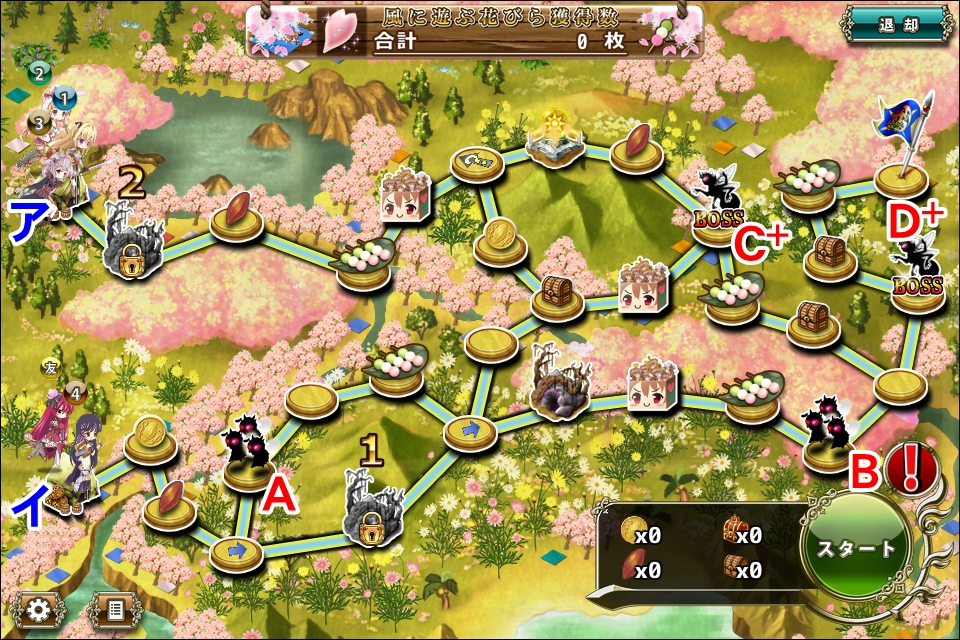This screenshot has width=960, height=640.
Task: Tap the red exclamation alert icon
Action: click(x=910, y=467)
